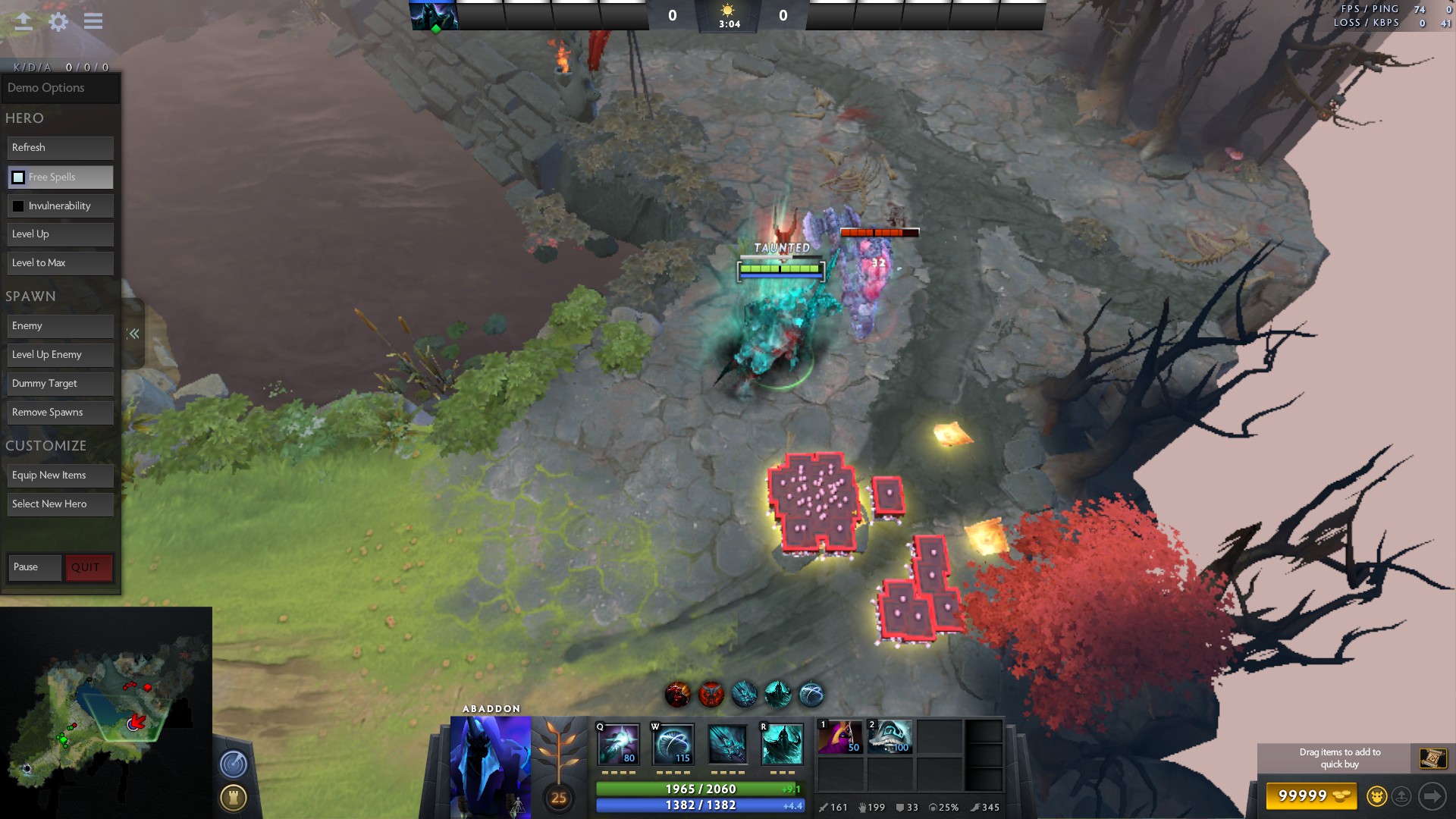This screenshot has width=1456, height=819.
Task: Select Level to Max
Action: pos(61,263)
